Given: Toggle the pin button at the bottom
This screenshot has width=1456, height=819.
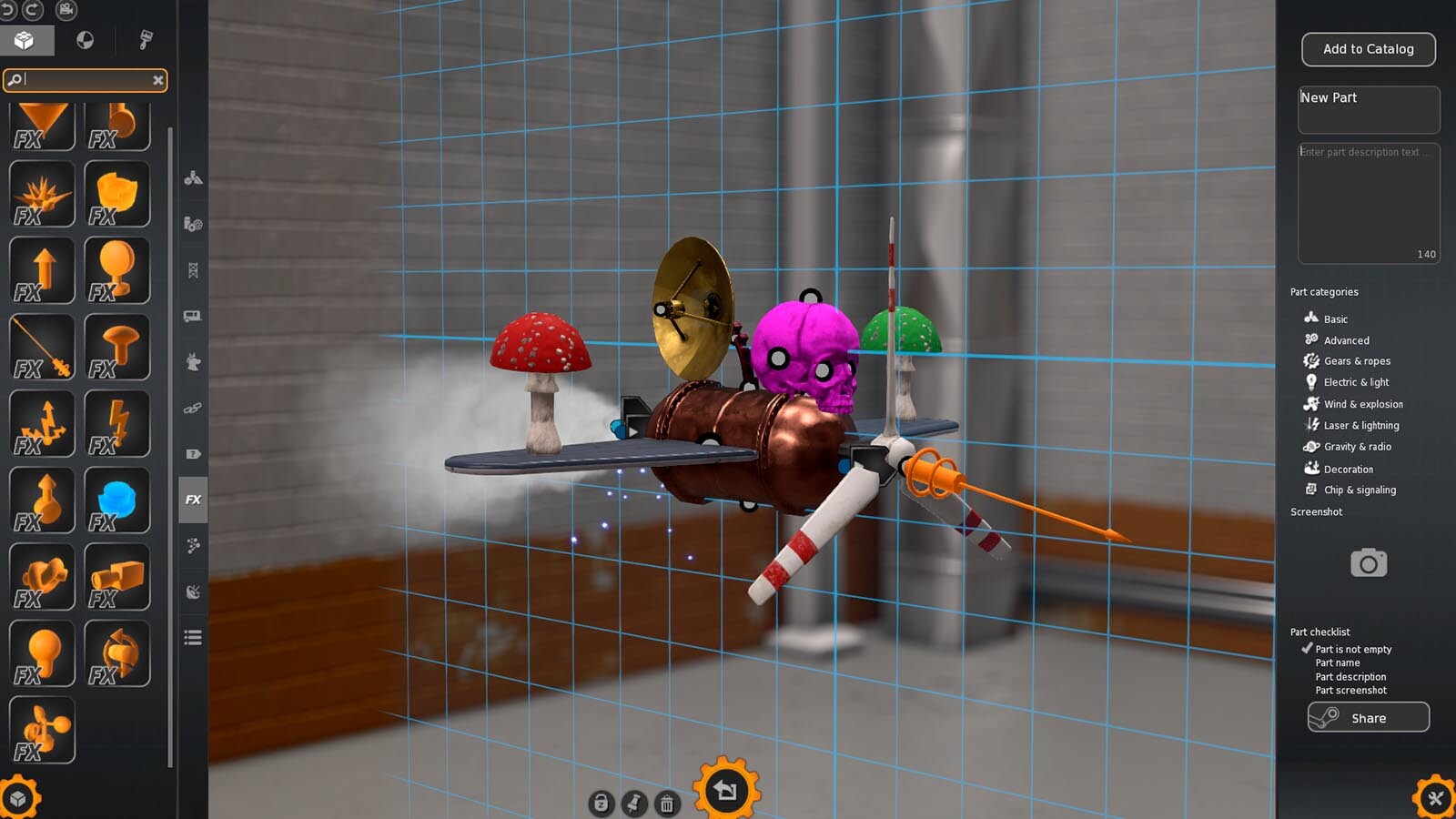Looking at the screenshot, I should coord(634,804).
